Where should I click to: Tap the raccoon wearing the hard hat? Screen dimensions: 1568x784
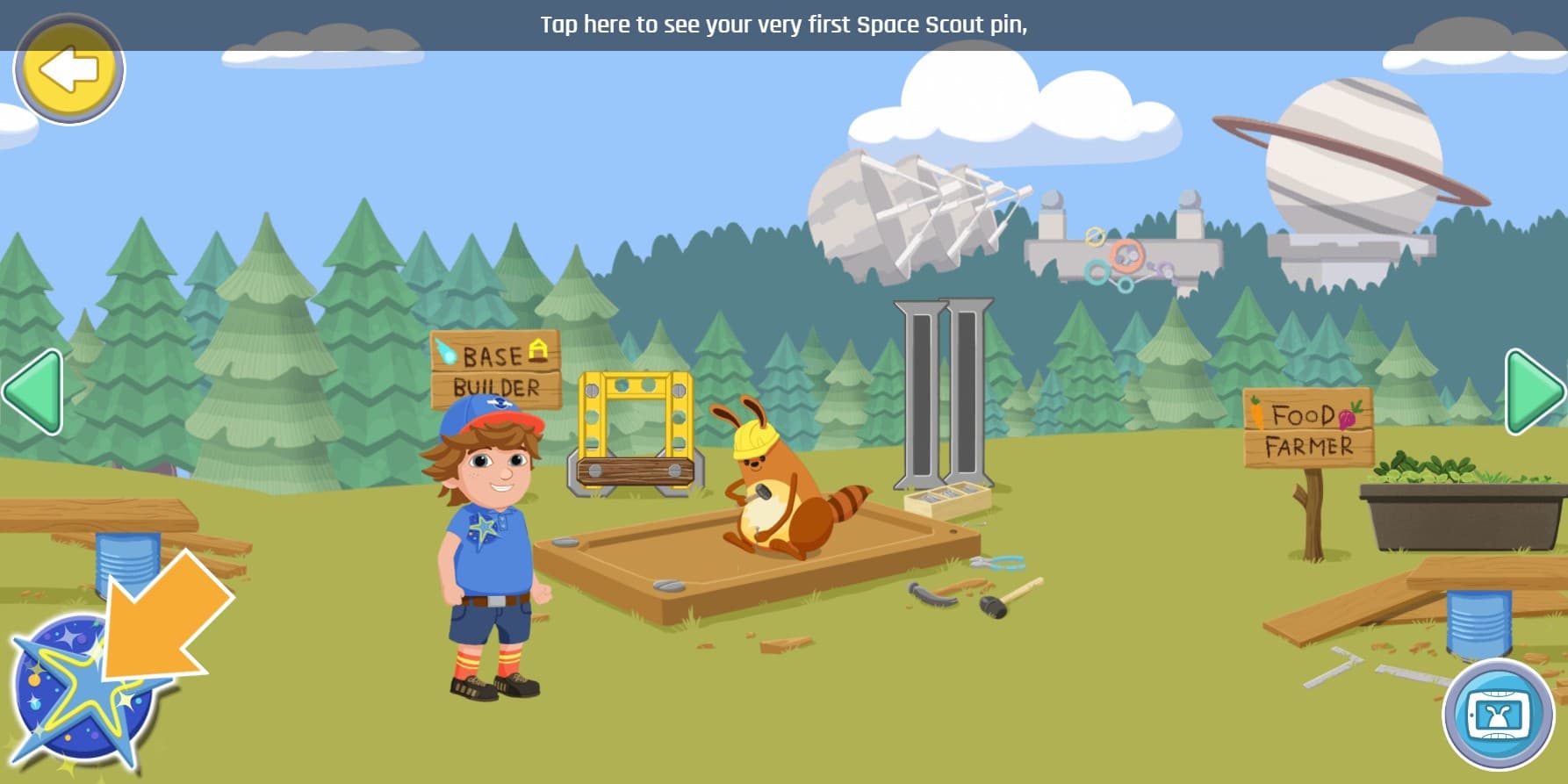click(773, 492)
